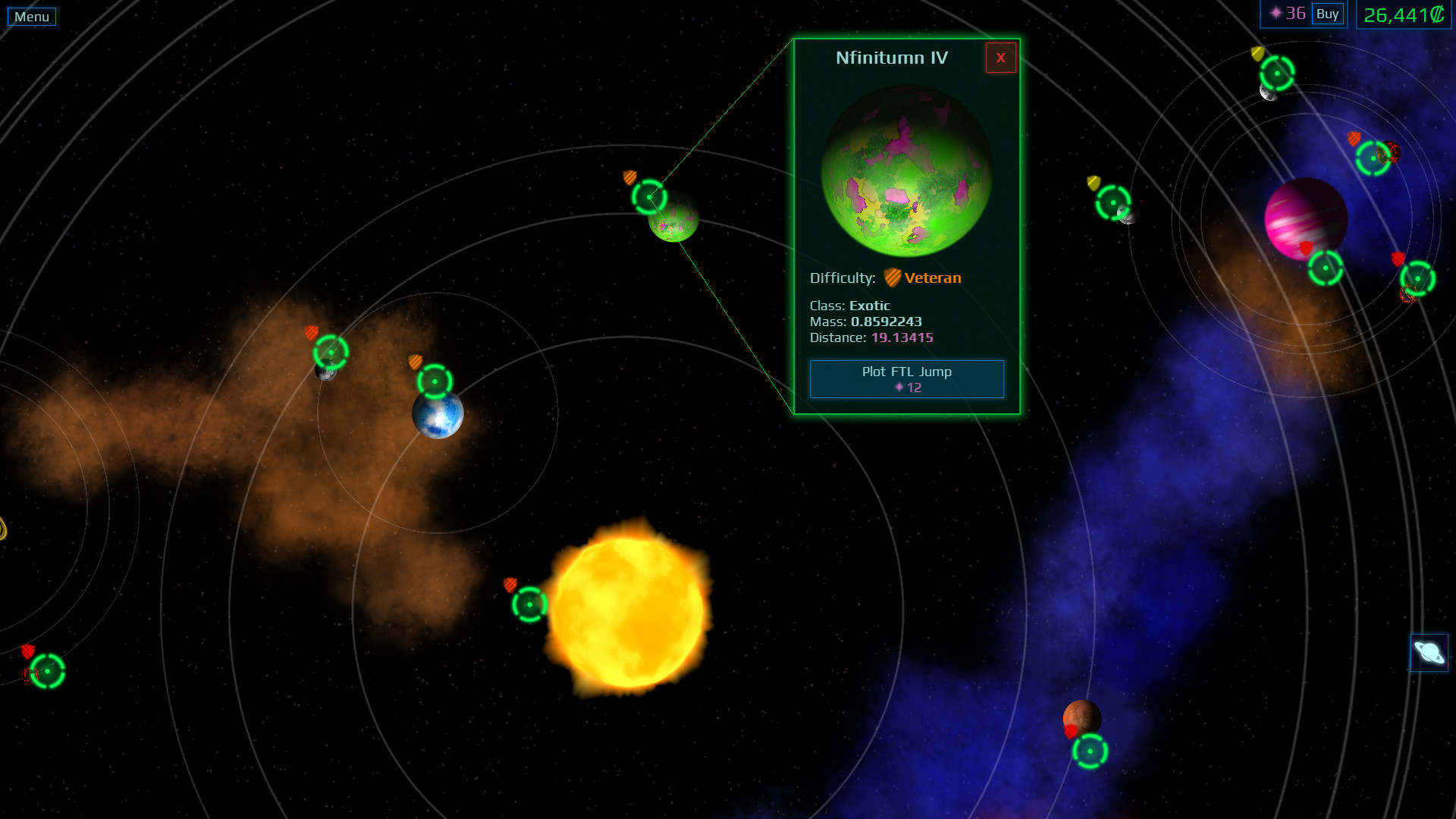Screen dimensions: 1456x819
Task: Select the targeting reticle near the blue Earth-like planet
Action: (x=435, y=383)
